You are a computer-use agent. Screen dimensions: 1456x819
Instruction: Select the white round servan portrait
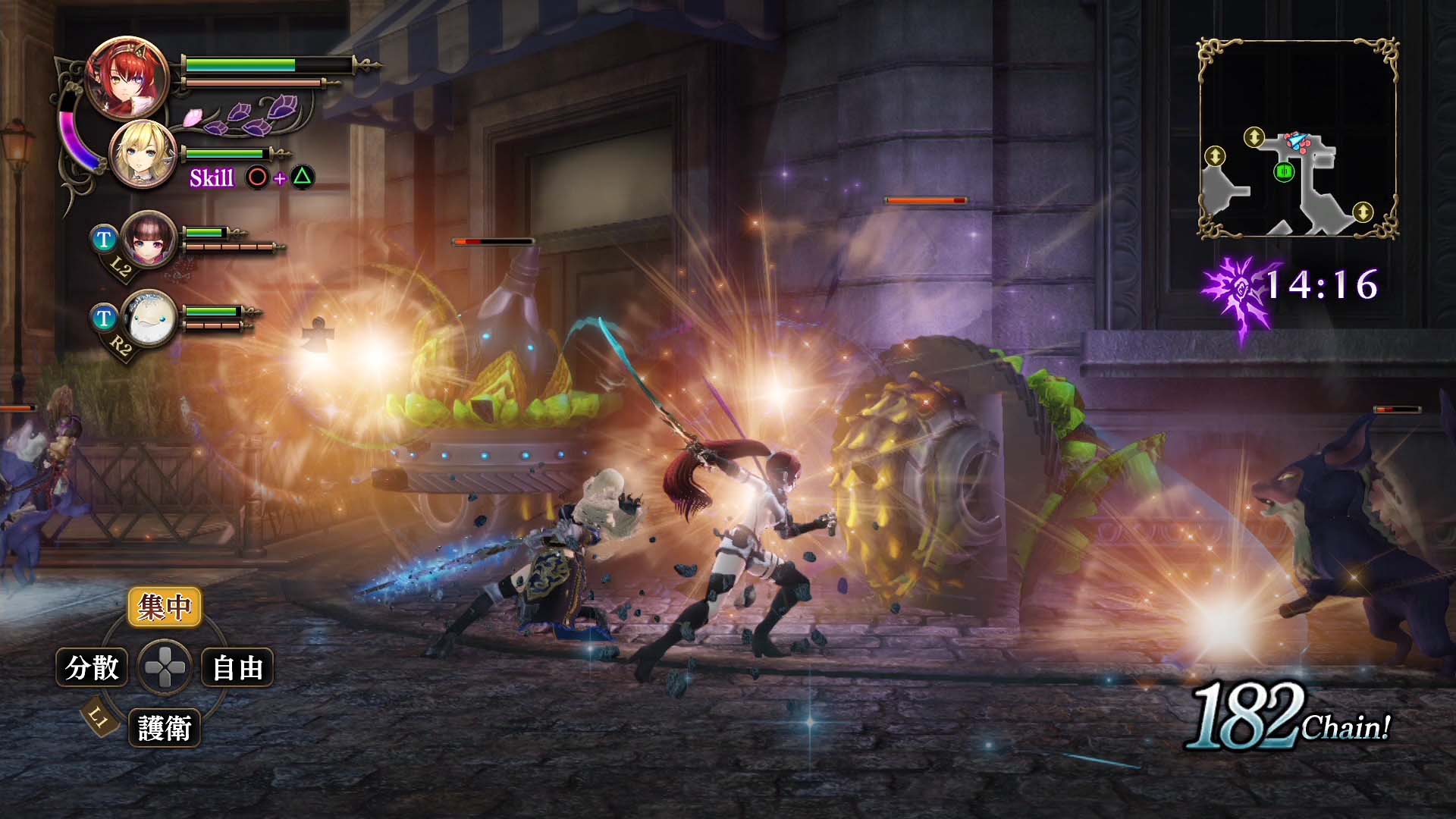point(149,318)
